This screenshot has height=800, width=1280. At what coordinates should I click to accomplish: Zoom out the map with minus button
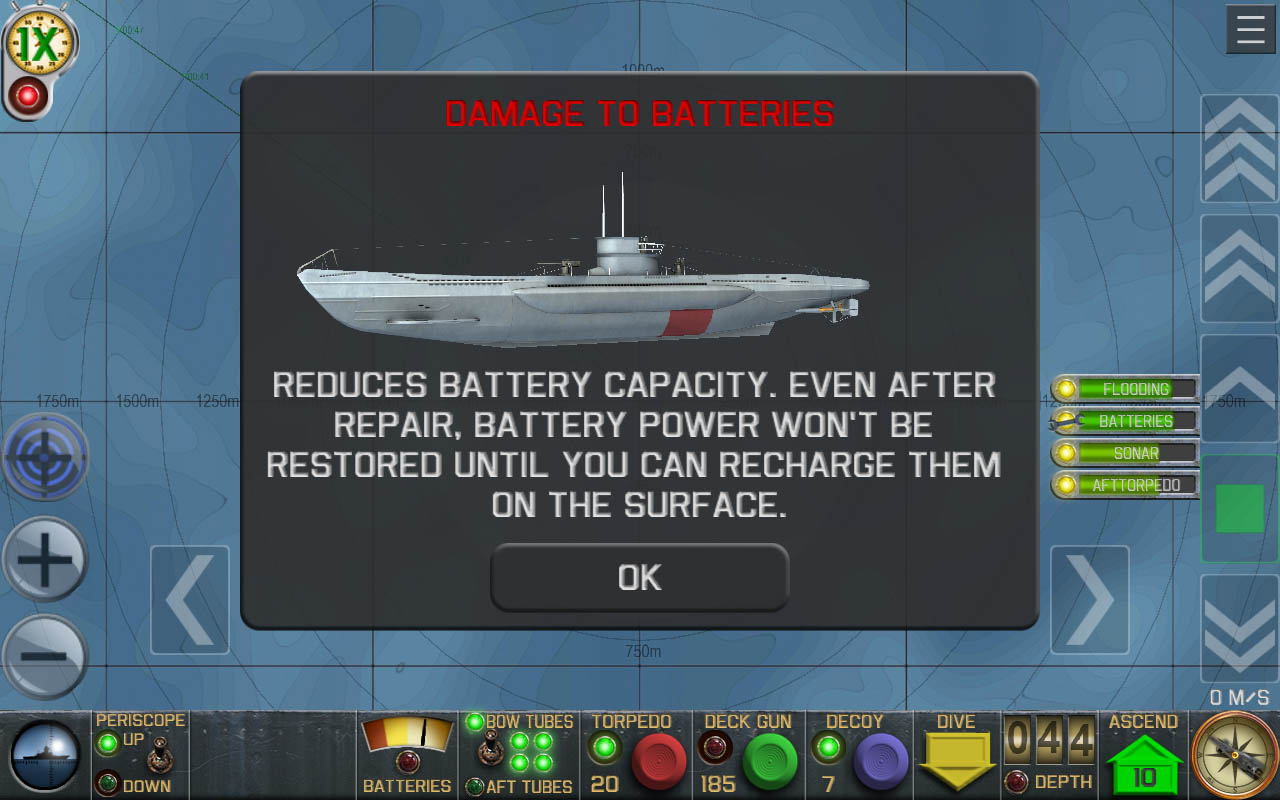click(45, 656)
